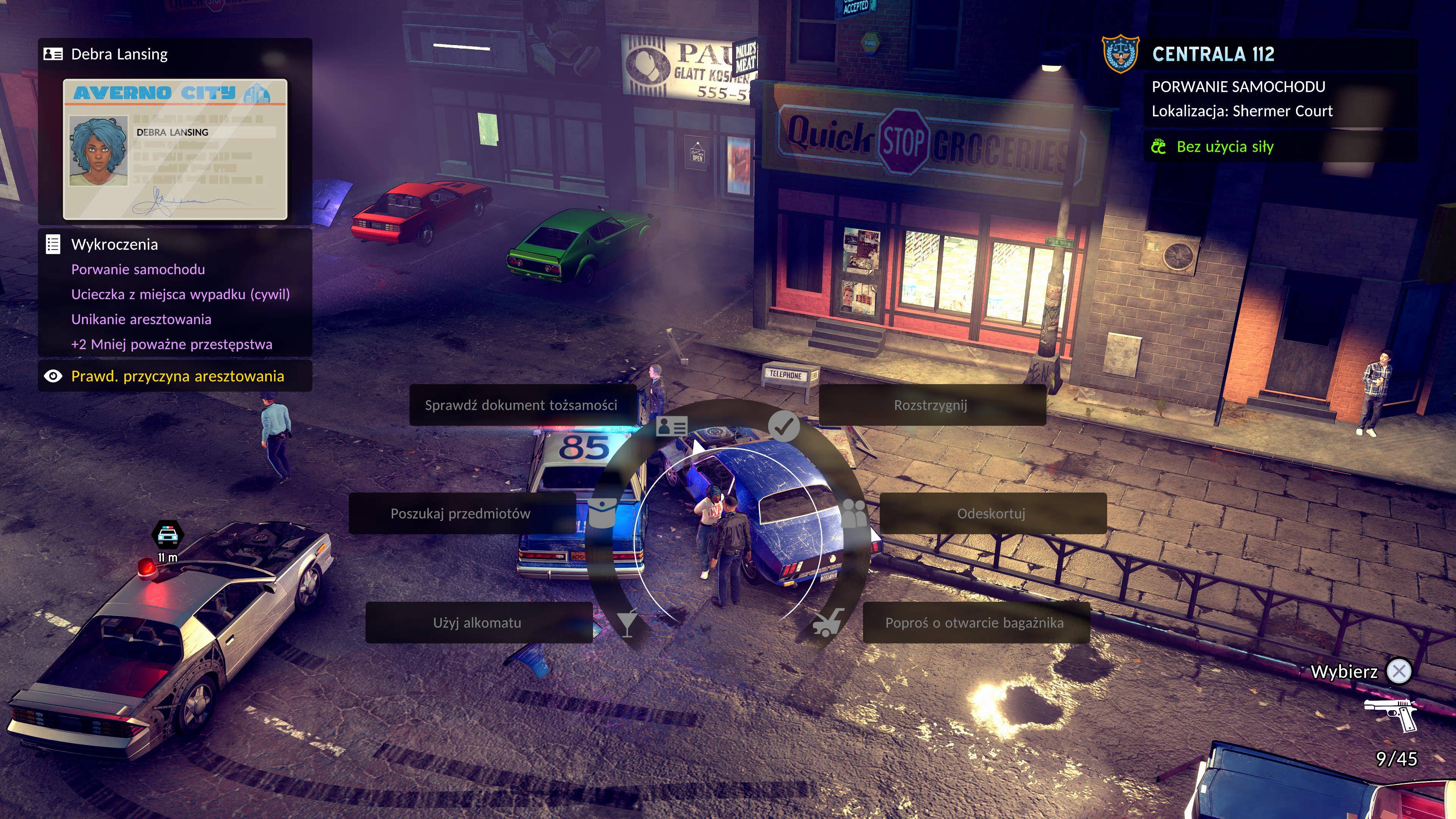Open Debra Lansing's Averno City ID card
This screenshot has width=1456, height=819.
[x=175, y=149]
